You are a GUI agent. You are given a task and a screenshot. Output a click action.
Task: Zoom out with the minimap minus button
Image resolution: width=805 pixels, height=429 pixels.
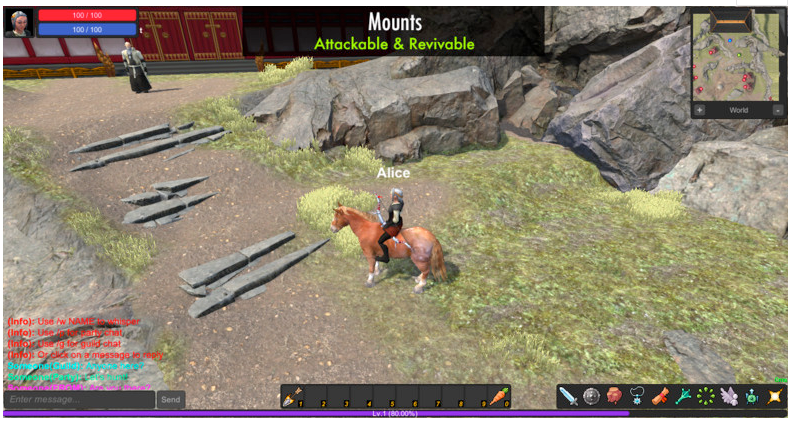pyautogui.click(x=778, y=110)
